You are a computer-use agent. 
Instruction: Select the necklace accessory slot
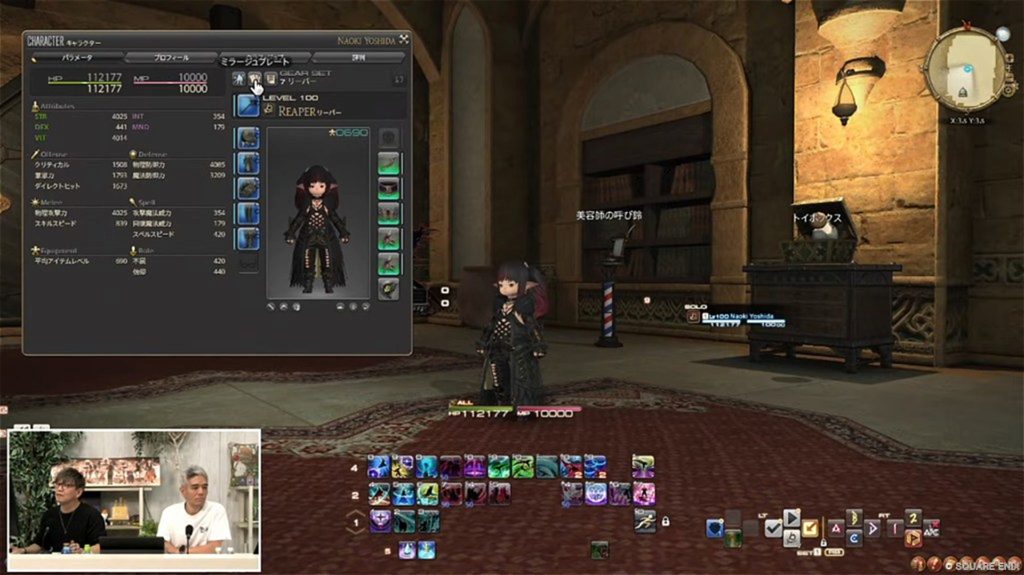389,189
